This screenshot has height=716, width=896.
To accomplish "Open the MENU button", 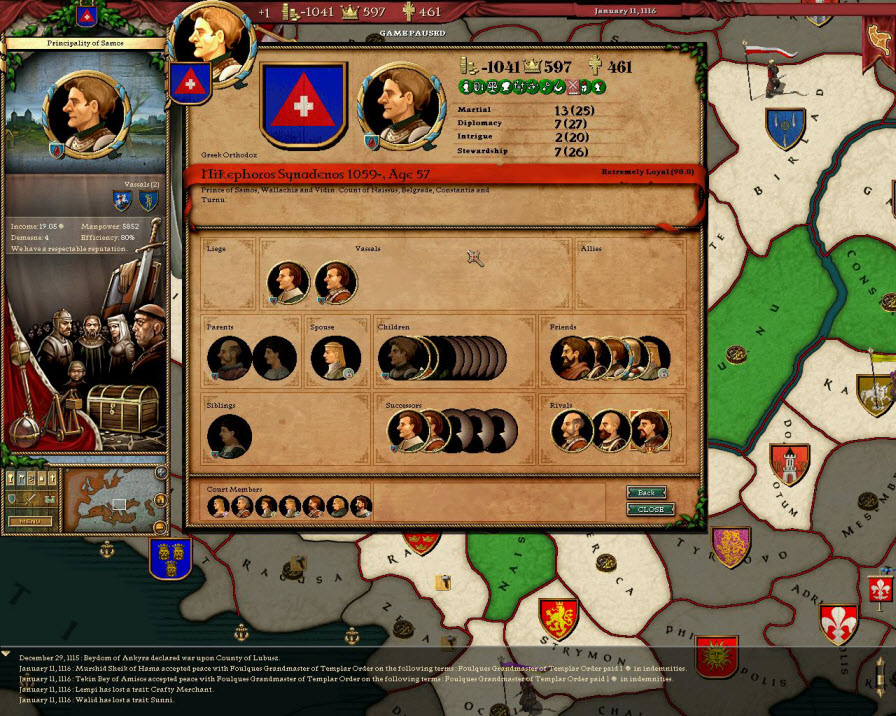I will coord(30,520).
